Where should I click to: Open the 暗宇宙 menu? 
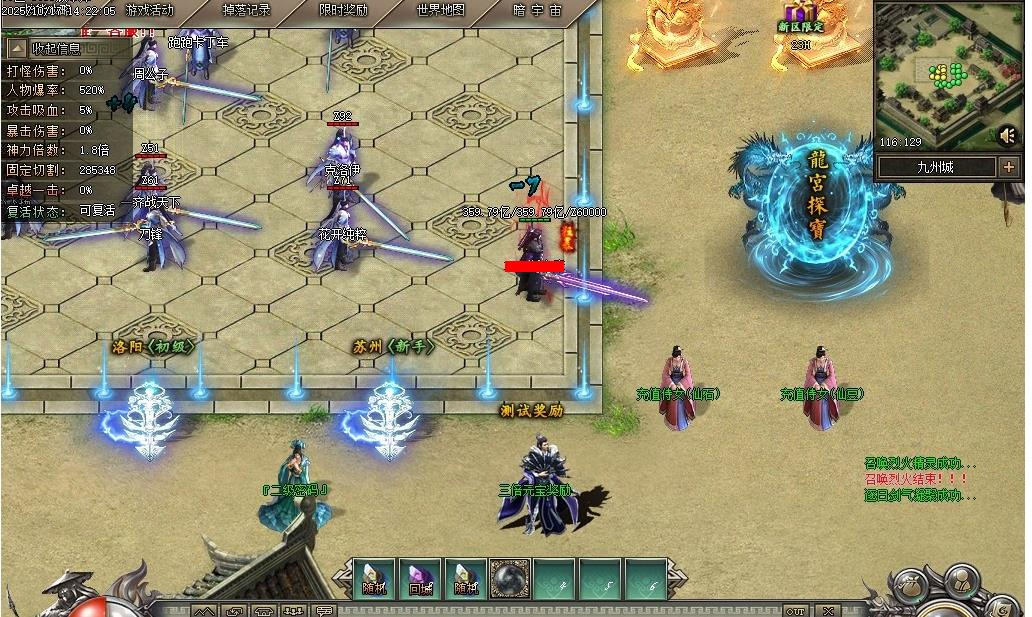pyautogui.click(x=537, y=11)
